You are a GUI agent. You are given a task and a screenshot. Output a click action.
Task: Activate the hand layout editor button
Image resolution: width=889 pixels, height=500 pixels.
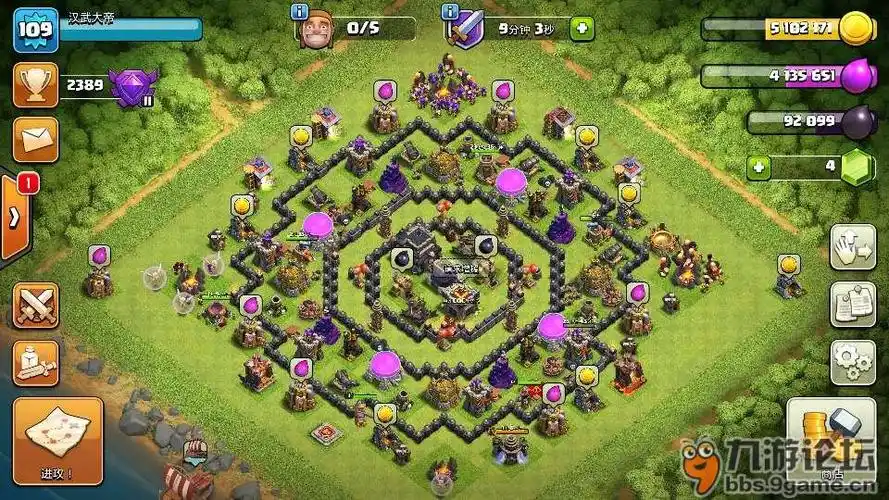point(852,246)
